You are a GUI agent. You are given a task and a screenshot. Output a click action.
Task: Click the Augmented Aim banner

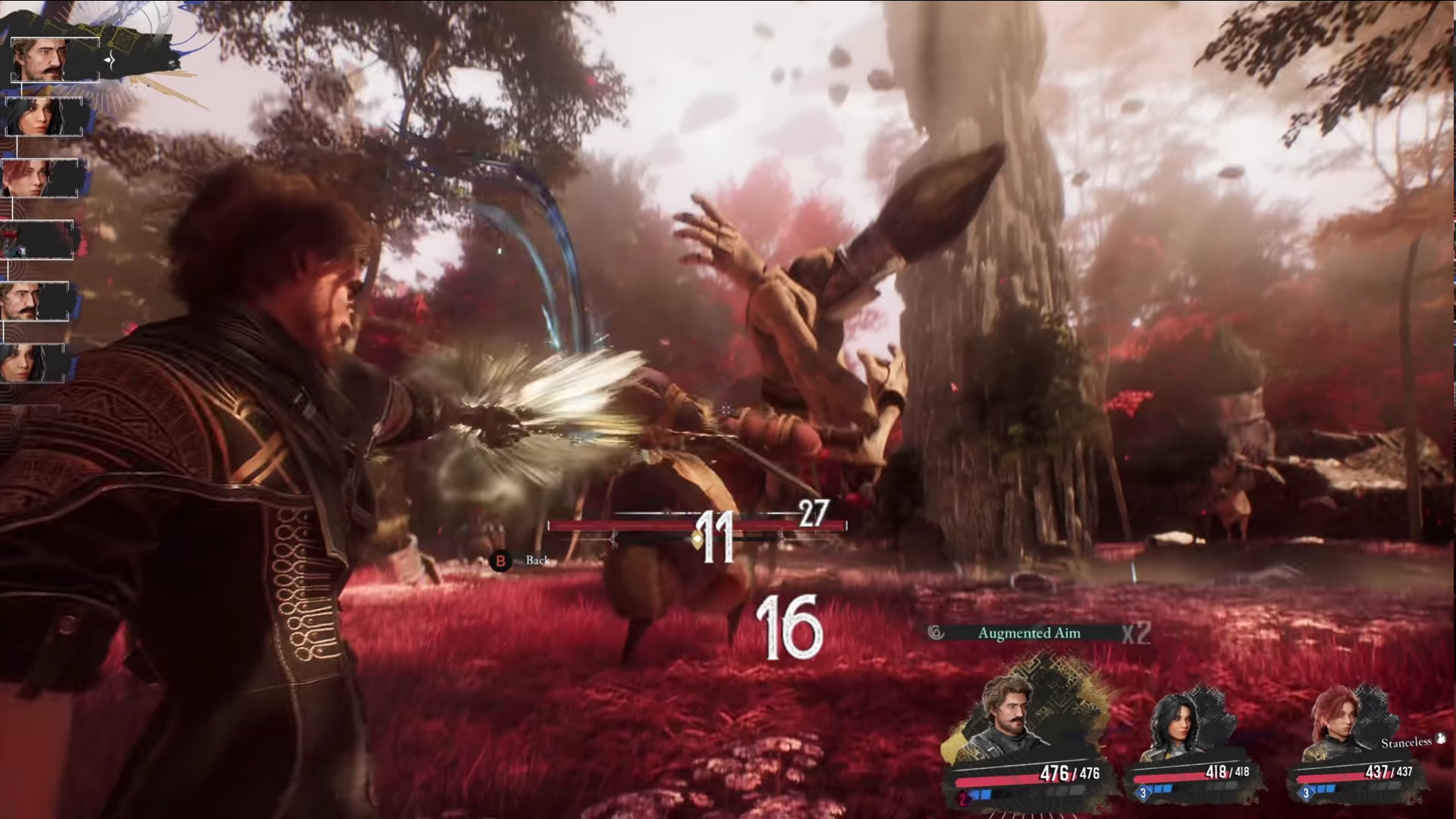[1028, 633]
